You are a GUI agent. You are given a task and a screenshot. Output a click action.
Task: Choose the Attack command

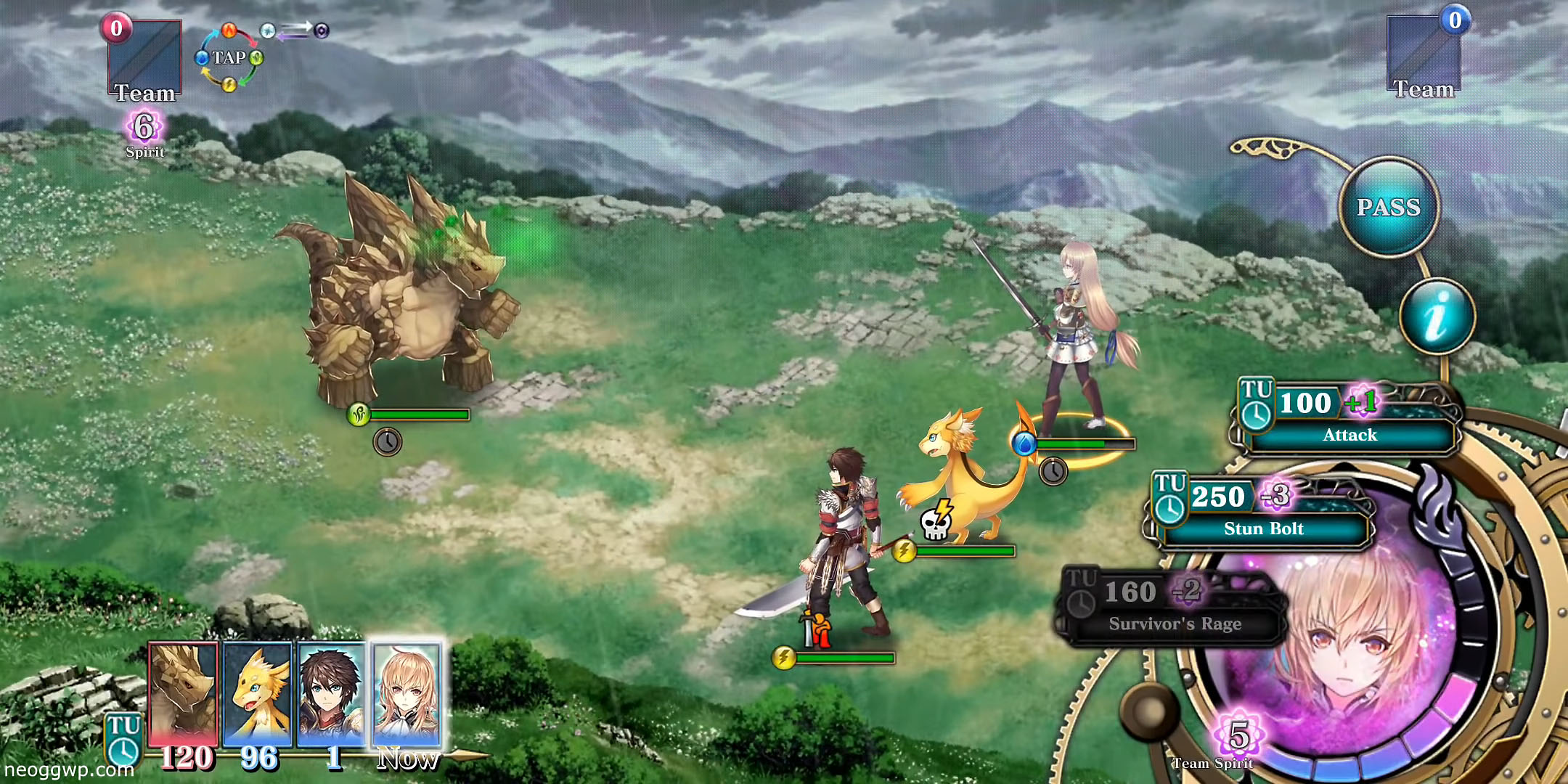(1349, 434)
